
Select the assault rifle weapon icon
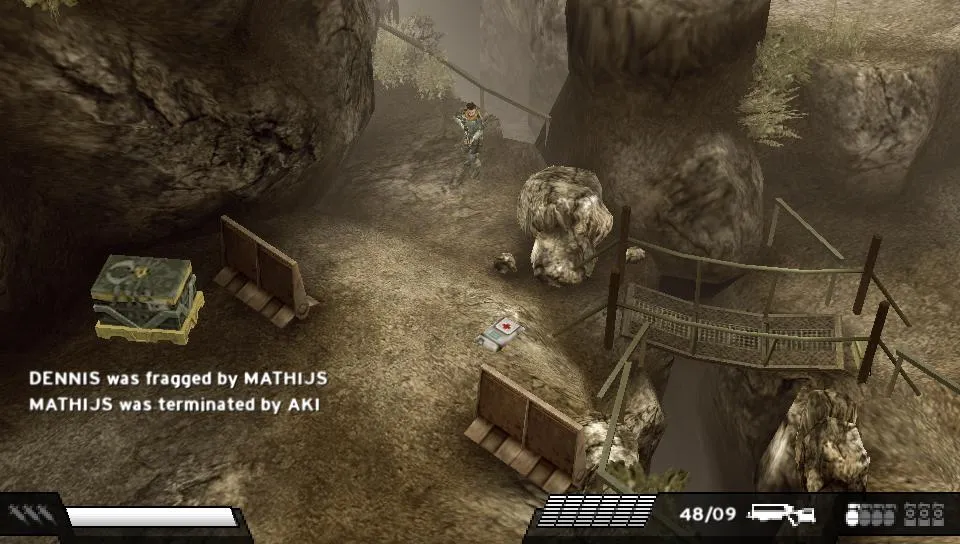[x=781, y=515]
